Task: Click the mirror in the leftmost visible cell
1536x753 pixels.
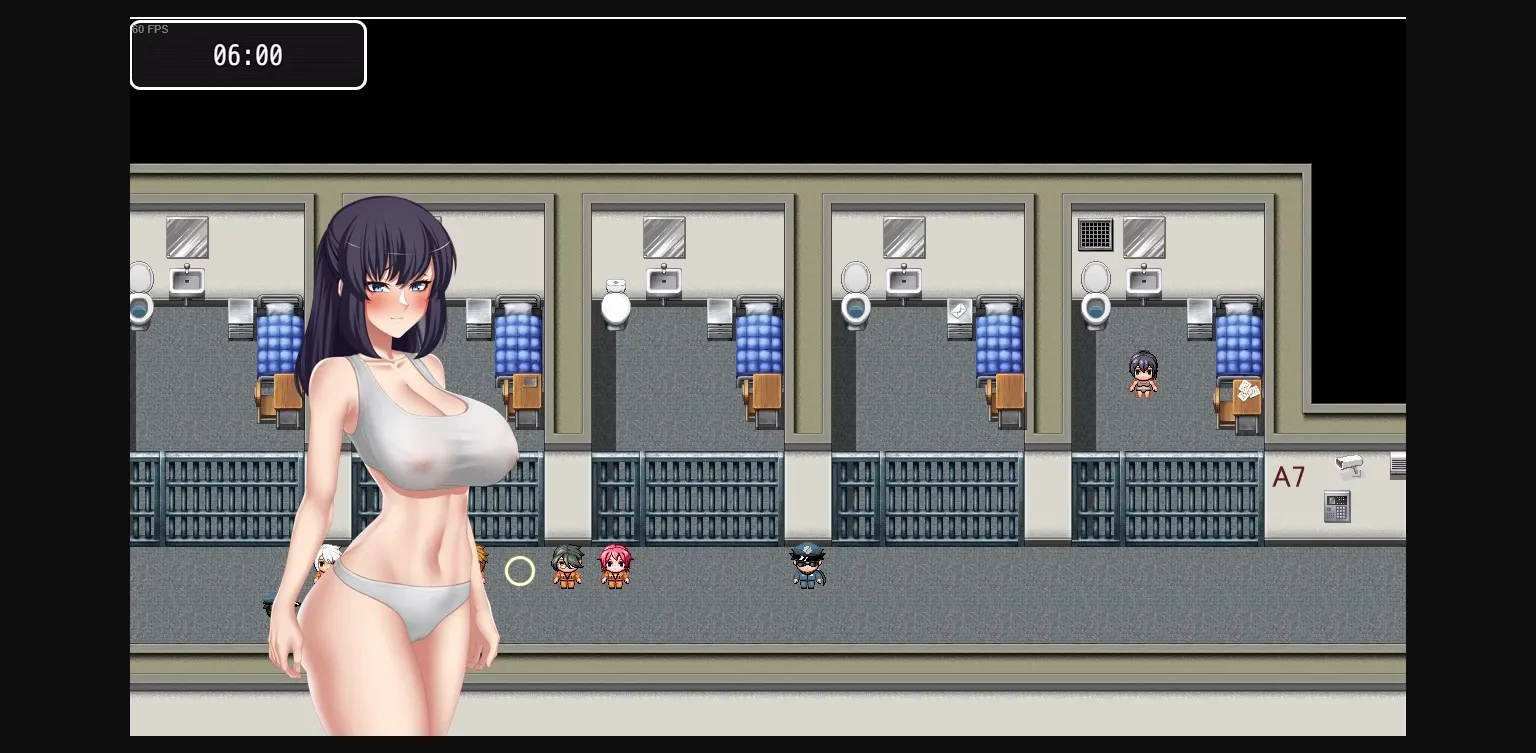Action: 186,237
